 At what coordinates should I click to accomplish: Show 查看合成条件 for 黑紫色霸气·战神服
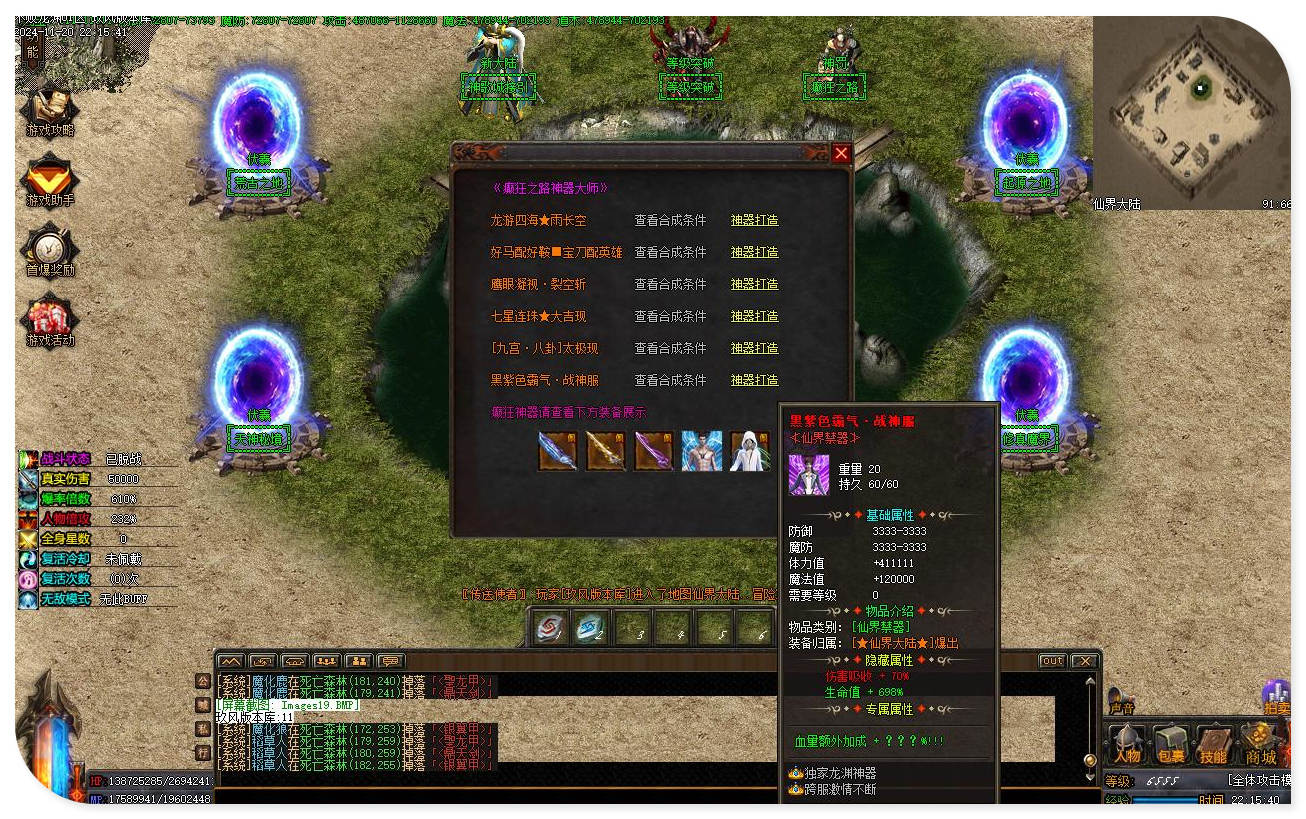[x=670, y=380]
